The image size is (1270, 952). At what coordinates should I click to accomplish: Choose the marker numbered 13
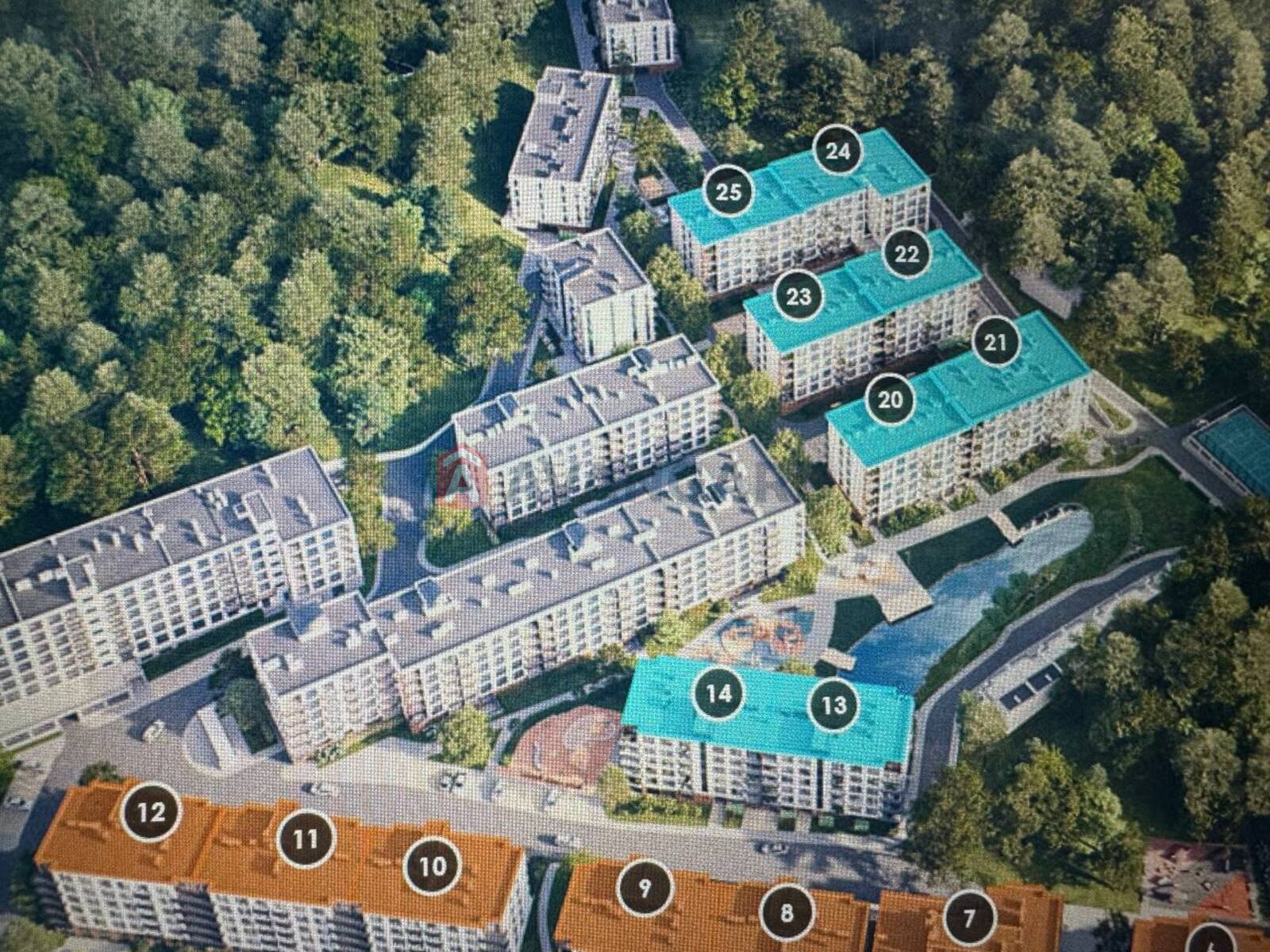(x=834, y=704)
